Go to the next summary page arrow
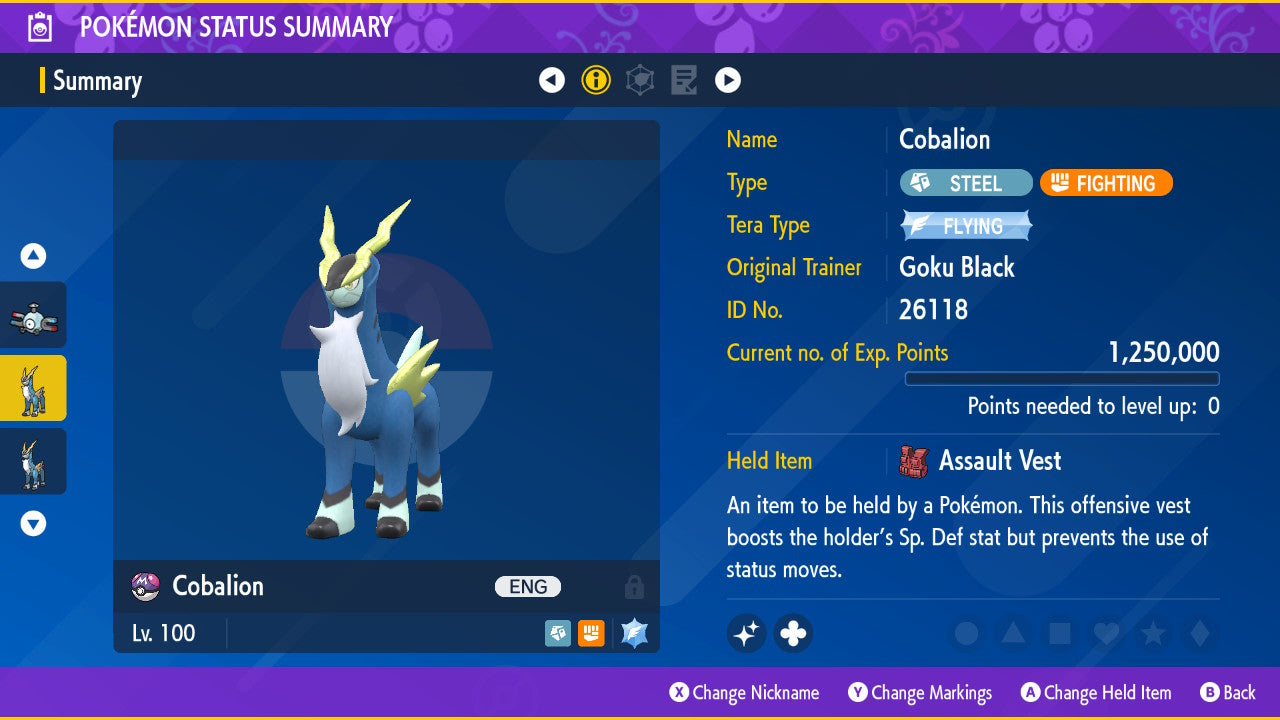This screenshot has width=1280, height=720. tap(728, 80)
